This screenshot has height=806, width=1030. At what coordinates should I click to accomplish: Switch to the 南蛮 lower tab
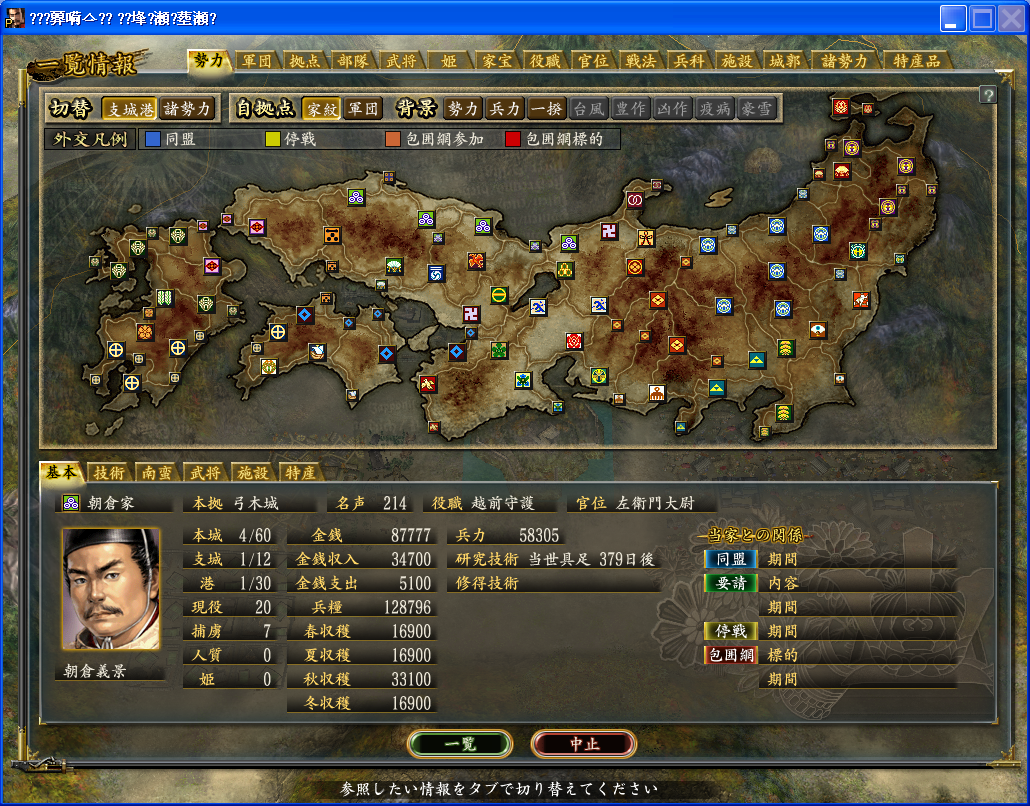coord(157,472)
